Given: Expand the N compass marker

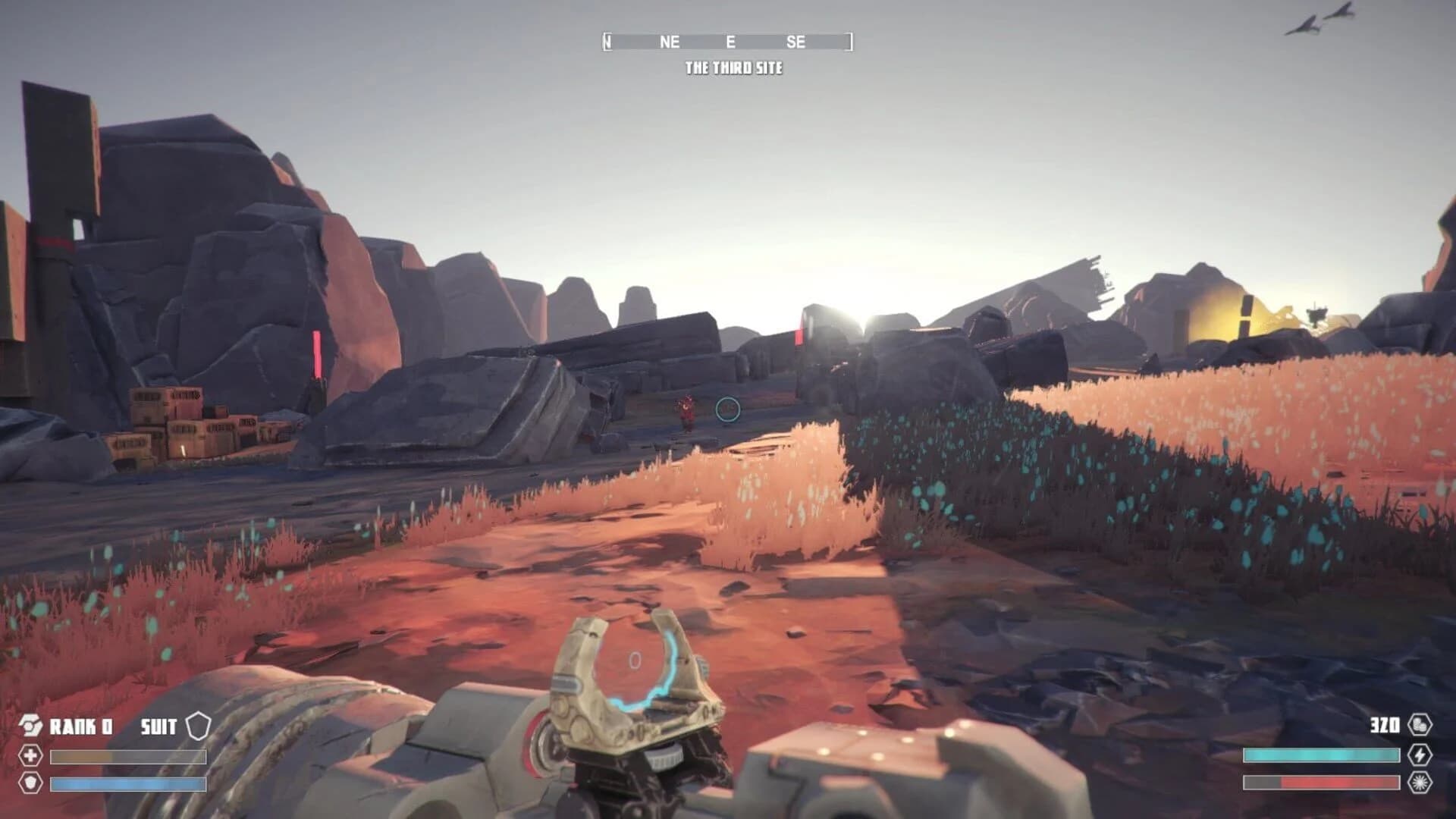Looking at the screenshot, I should [x=607, y=42].
